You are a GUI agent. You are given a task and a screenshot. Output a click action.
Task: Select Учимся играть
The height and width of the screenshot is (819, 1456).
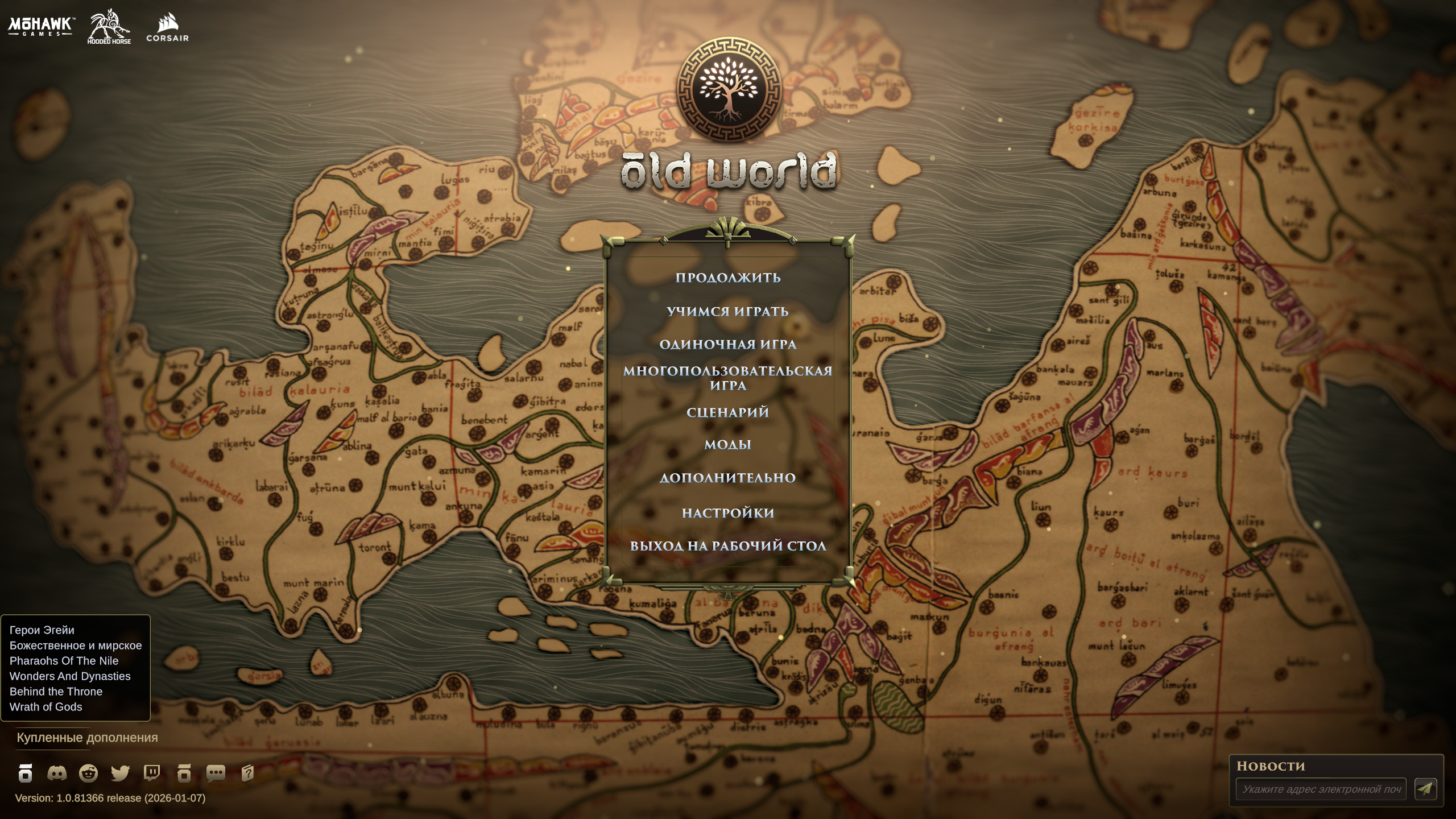[x=729, y=312]
